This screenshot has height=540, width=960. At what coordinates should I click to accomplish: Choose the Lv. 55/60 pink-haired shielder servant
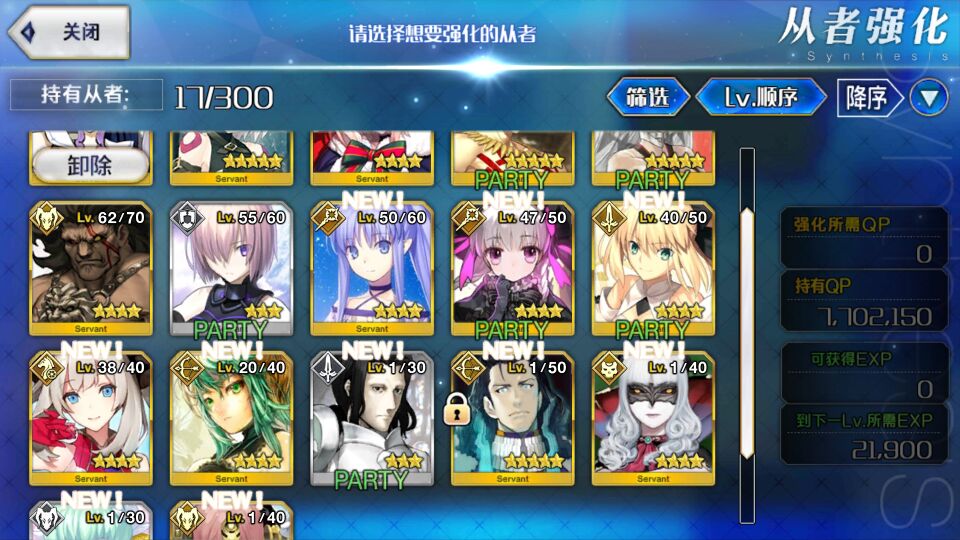[231, 269]
